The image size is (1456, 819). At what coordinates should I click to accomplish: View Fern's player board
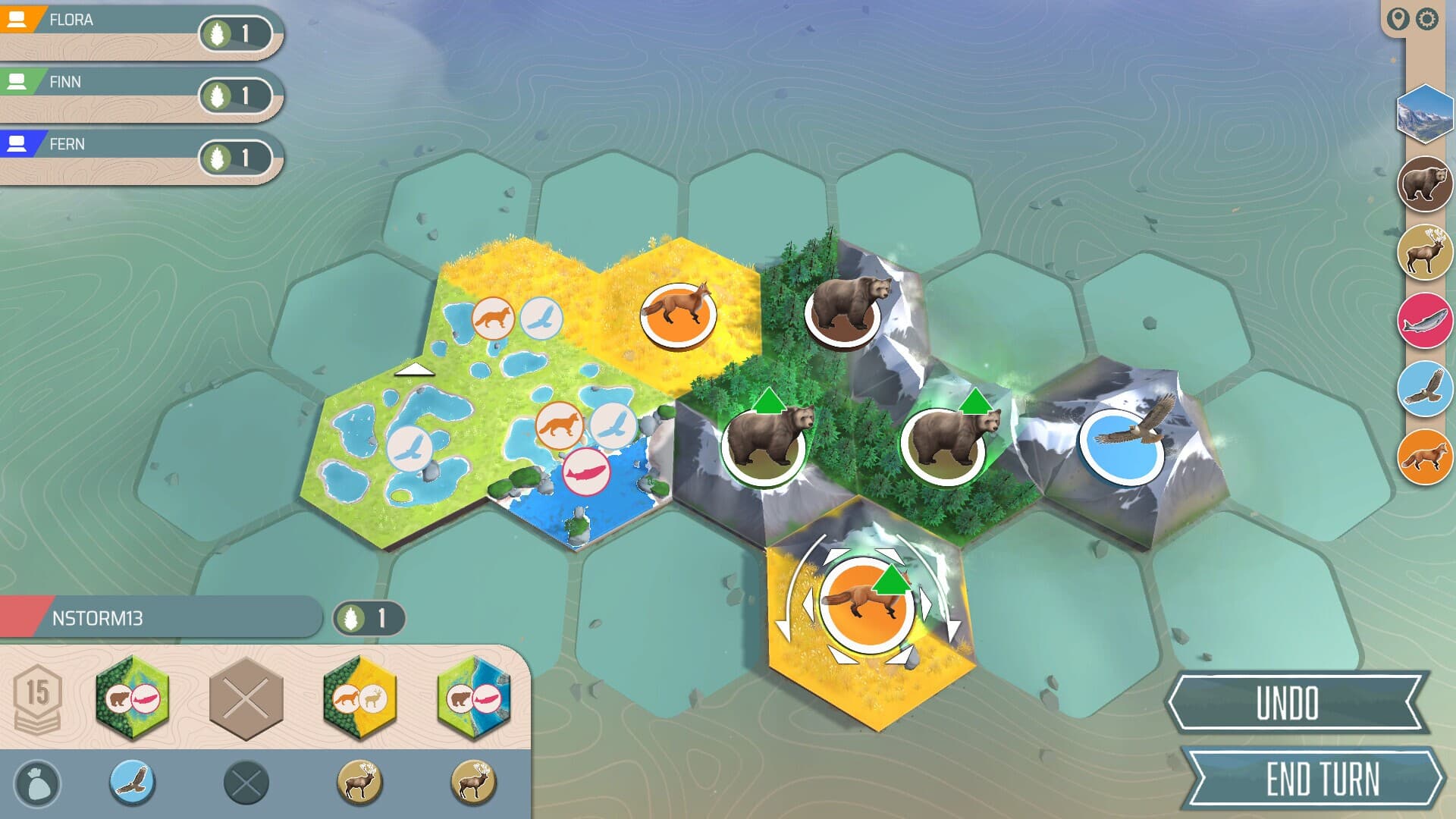[136, 156]
